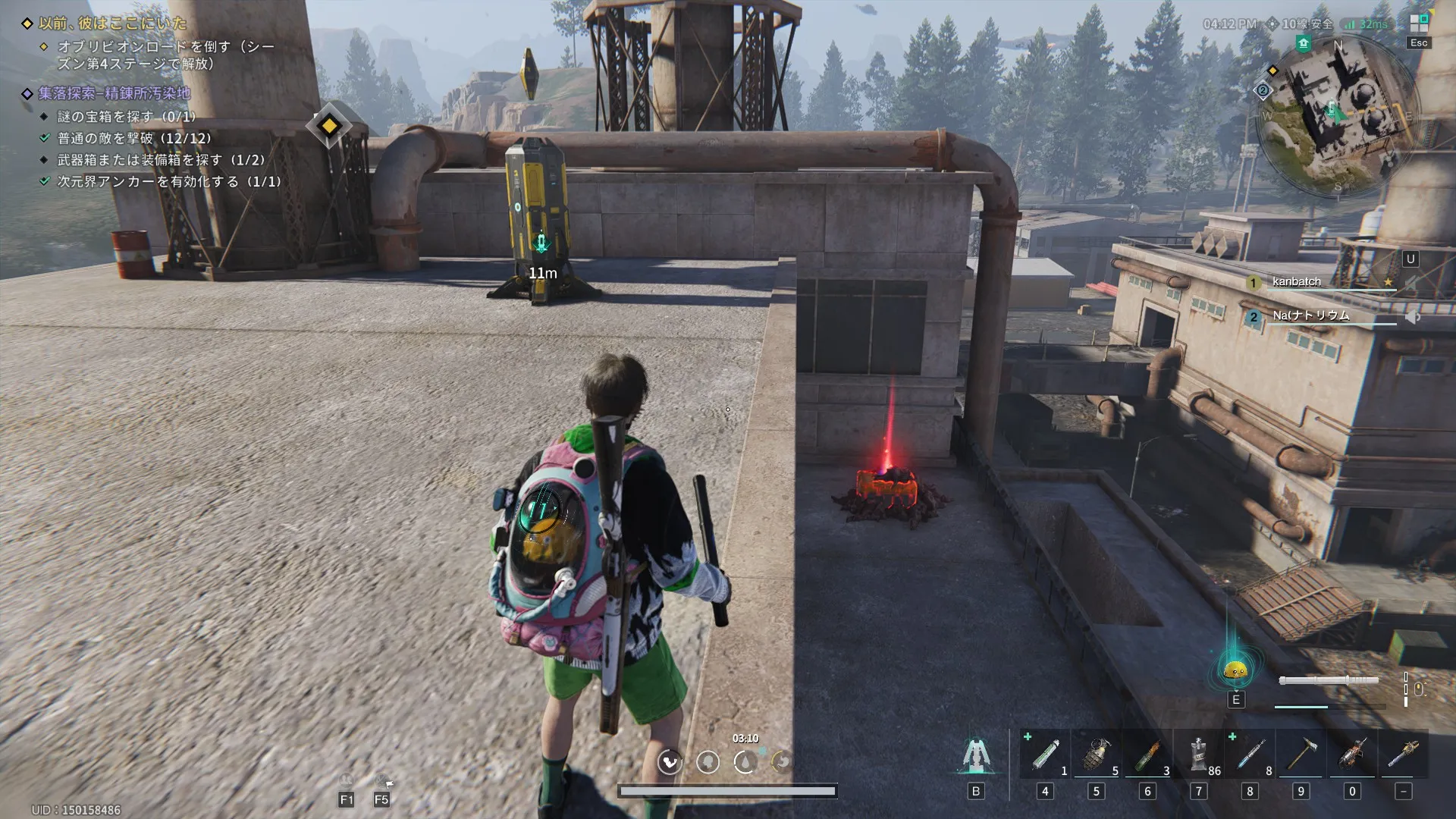
Task: Select the yellow blob deviant companion icon
Action: click(1236, 670)
